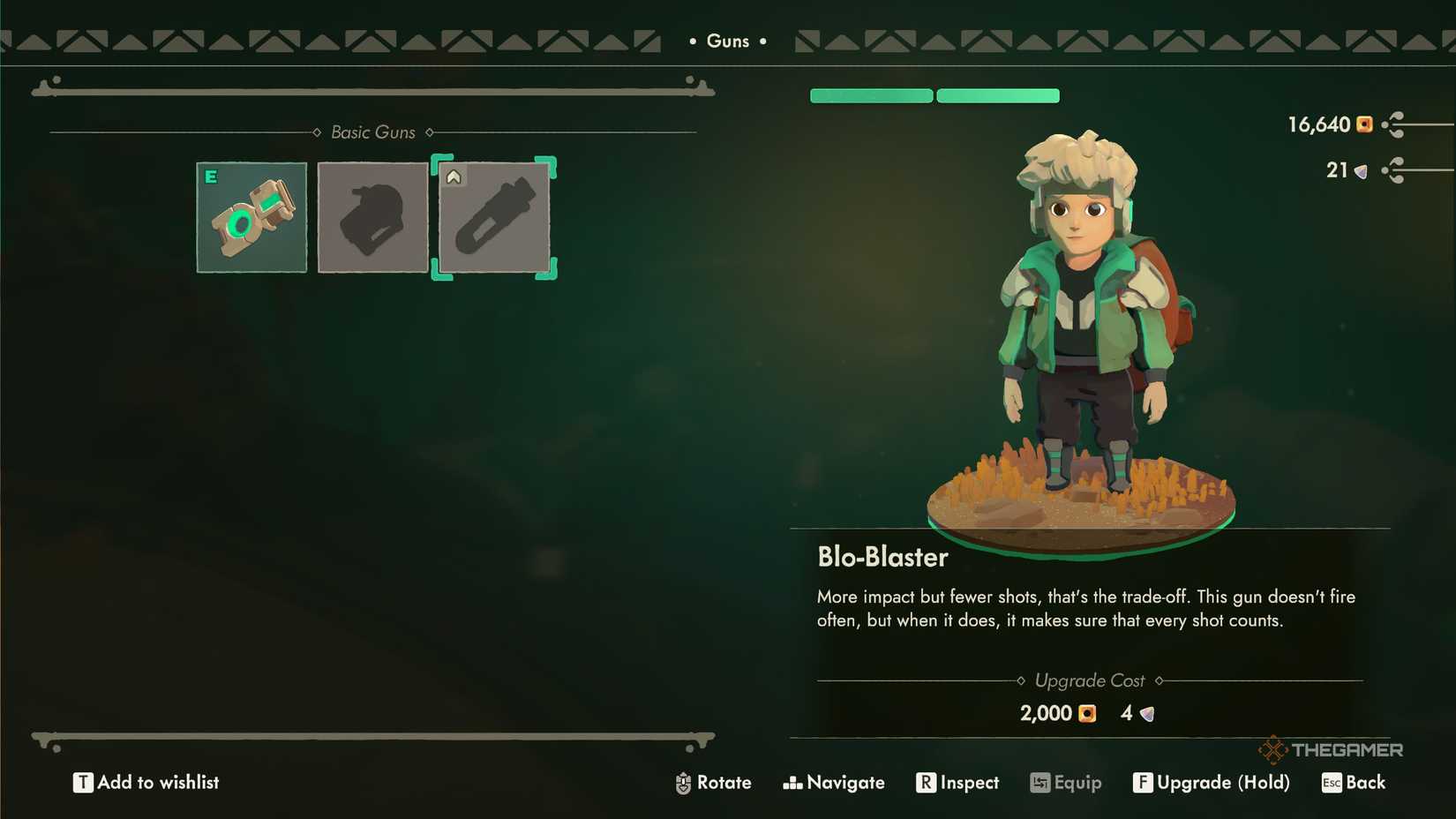Click the orange coin currency icon
1456x819 pixels.
(x=1364, y=125)
